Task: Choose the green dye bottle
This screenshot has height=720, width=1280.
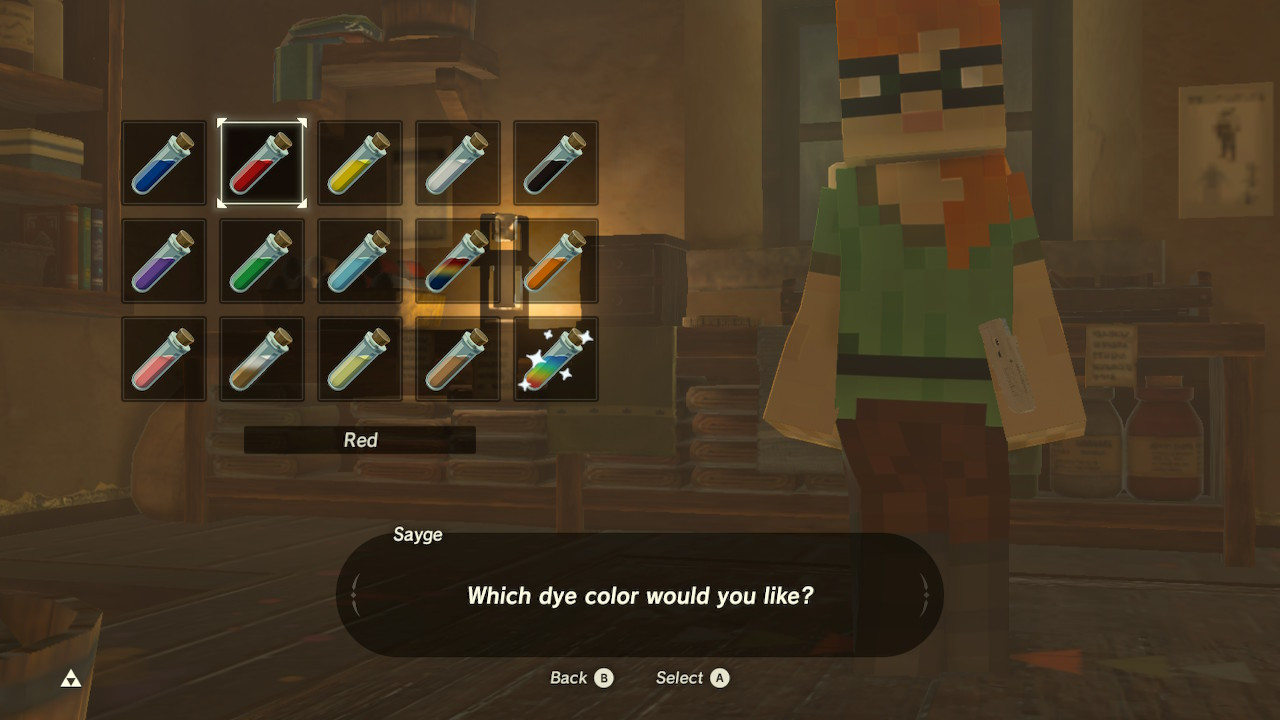Action: pos(261,261)
